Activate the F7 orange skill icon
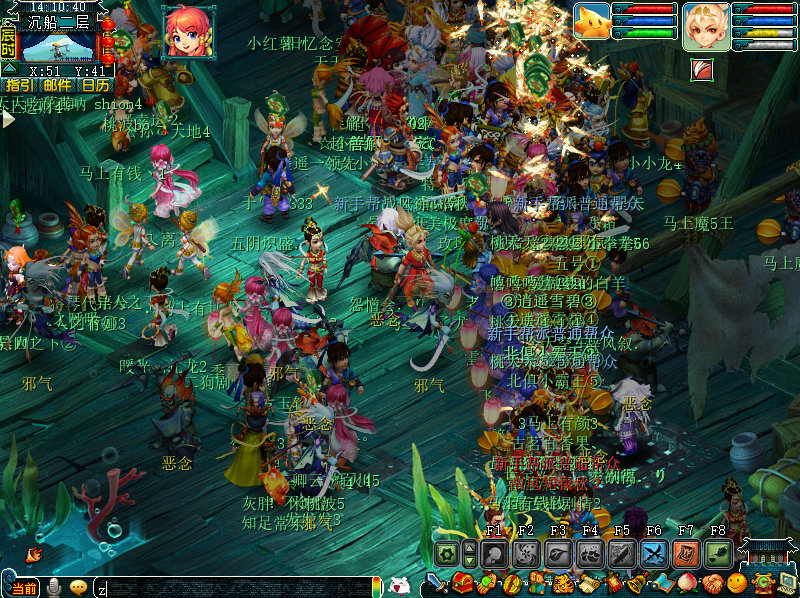 686,554
